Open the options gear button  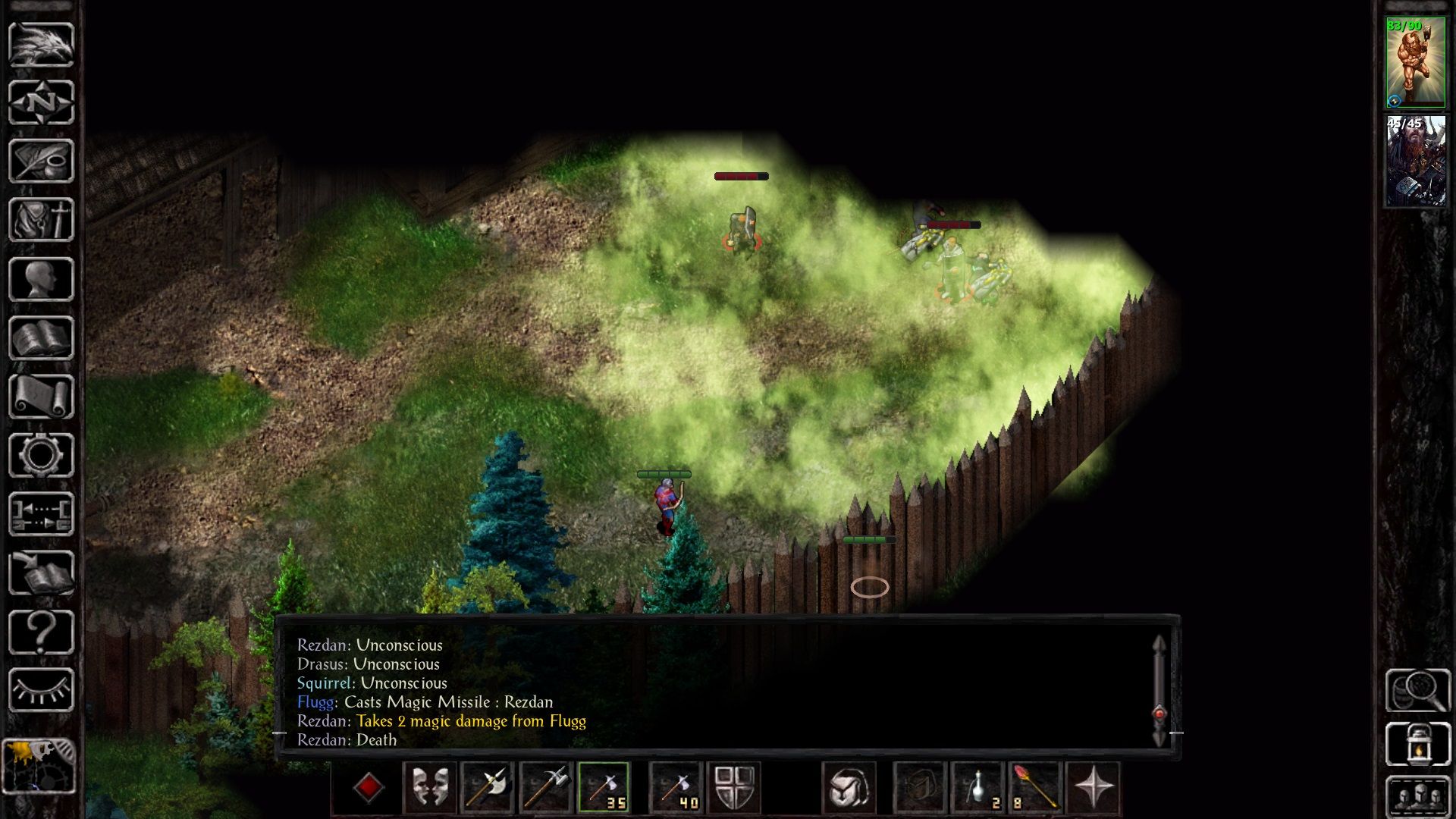pos(41,455)
